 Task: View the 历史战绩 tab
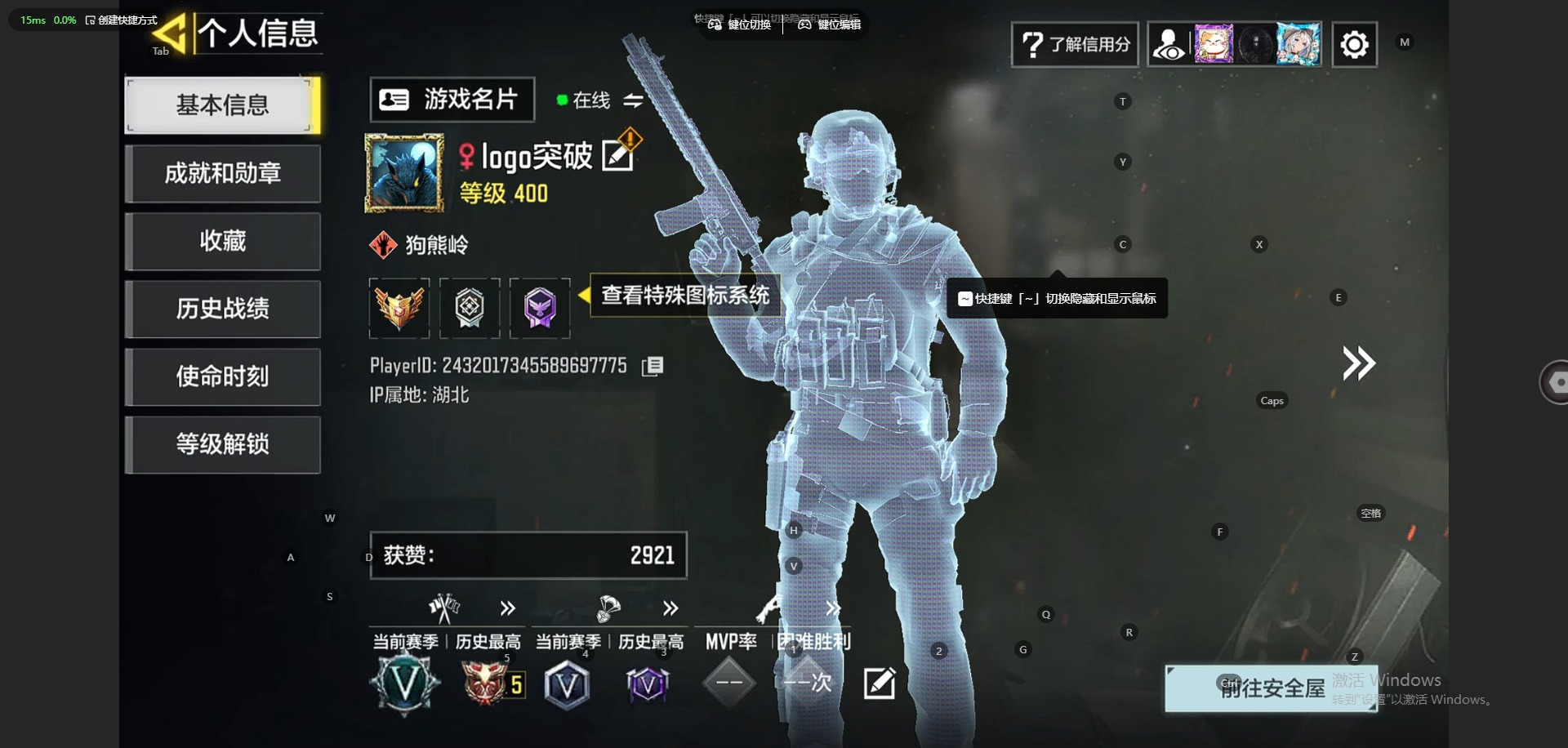(x=222, y=309)
